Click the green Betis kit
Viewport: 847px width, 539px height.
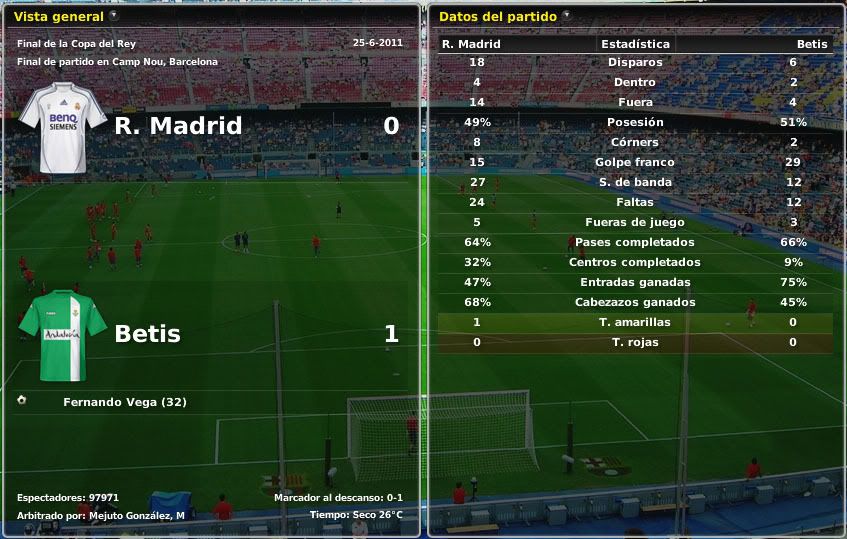[63, 335]
